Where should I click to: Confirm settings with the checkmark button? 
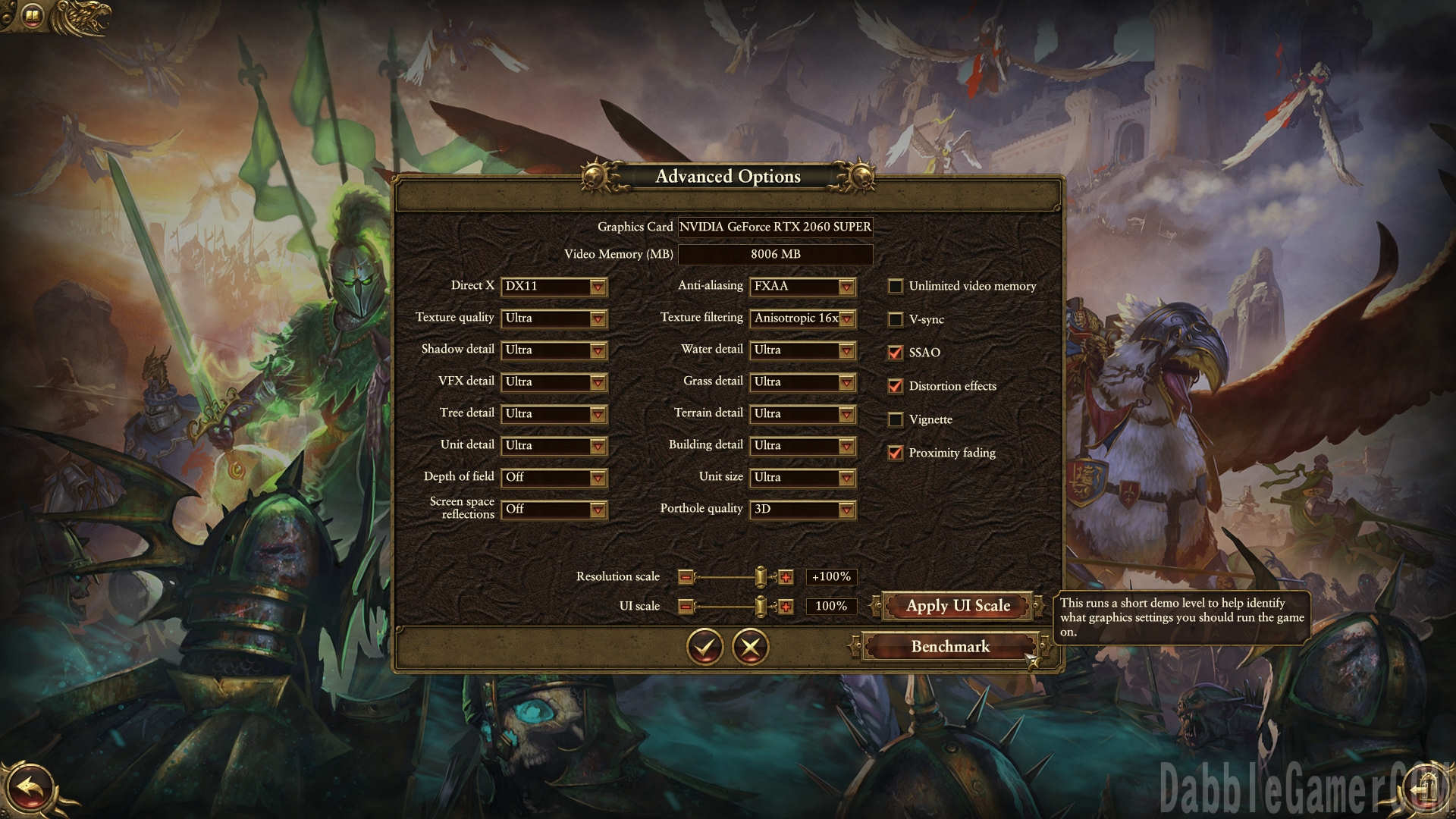[704, 647]
